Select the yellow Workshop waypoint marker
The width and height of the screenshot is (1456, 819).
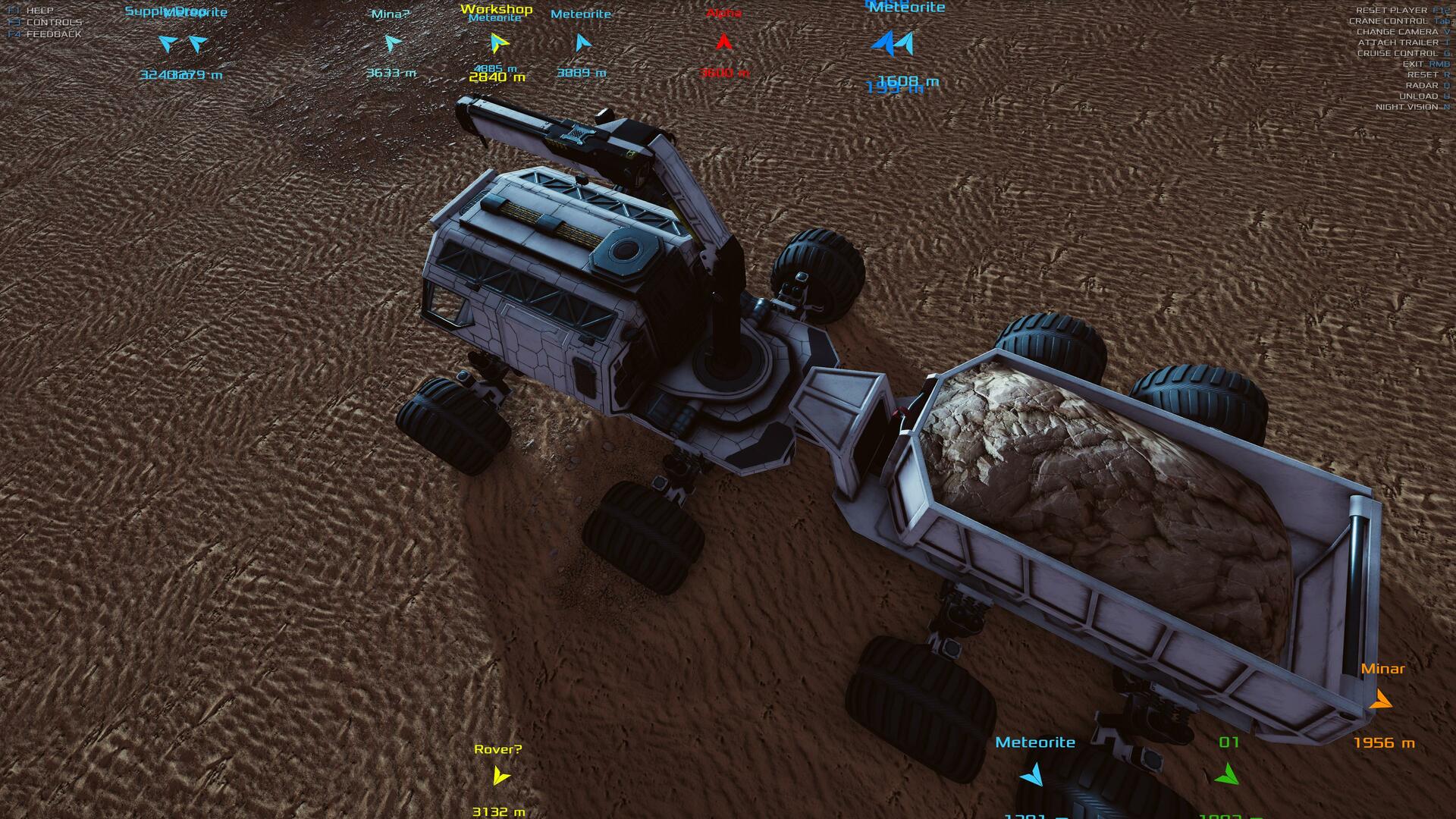coord(497,43)
